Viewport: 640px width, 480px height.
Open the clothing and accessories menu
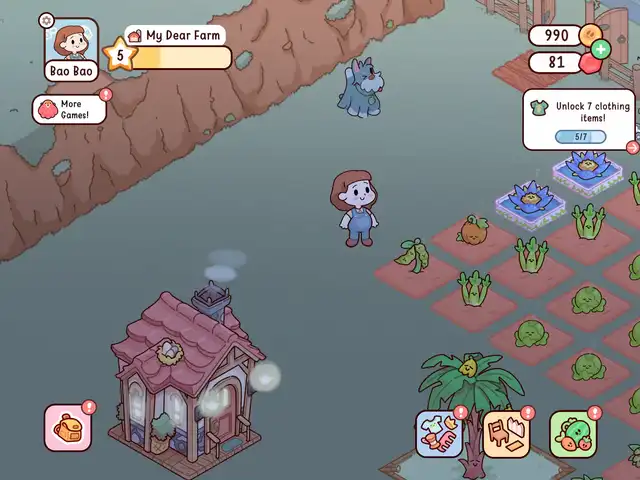click(439, 434)
